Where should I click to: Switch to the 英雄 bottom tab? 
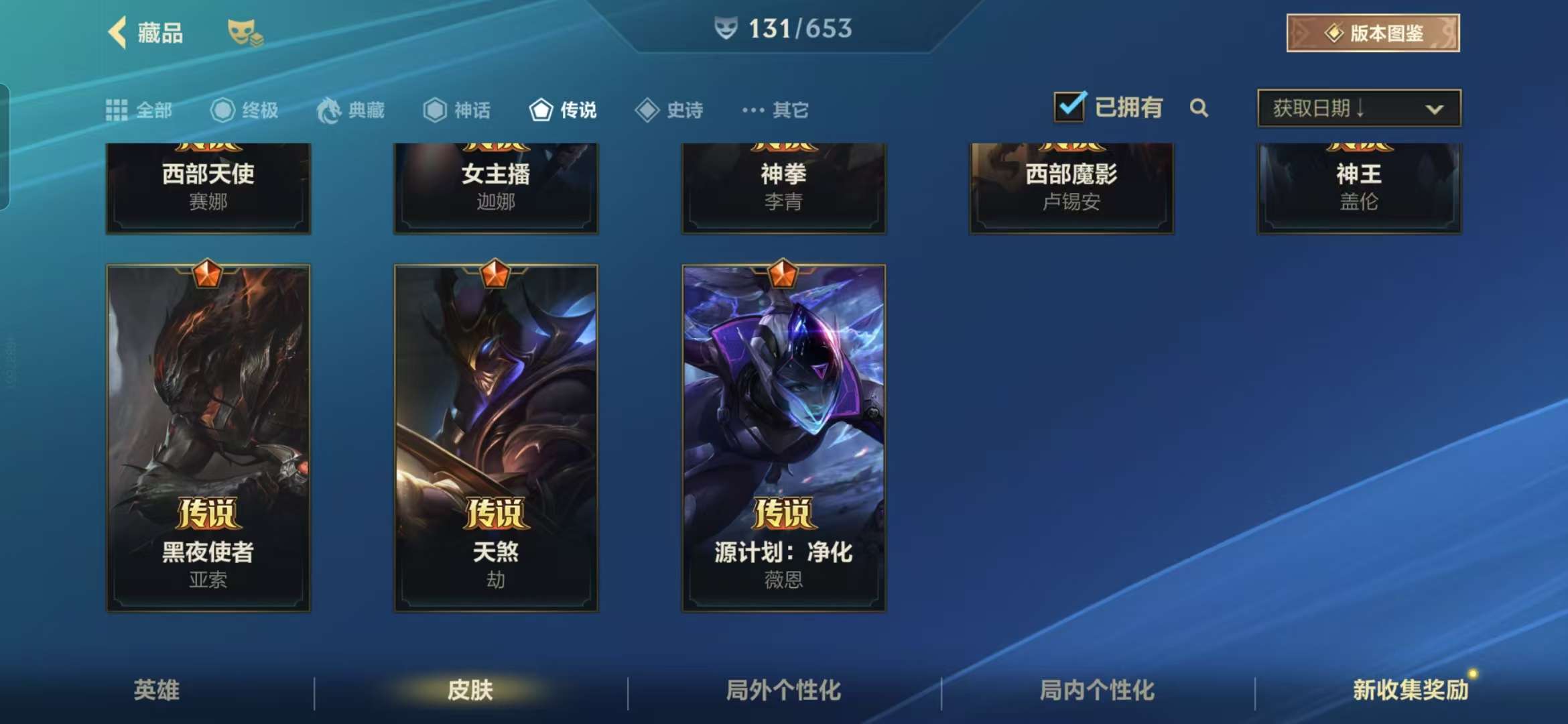157,690
